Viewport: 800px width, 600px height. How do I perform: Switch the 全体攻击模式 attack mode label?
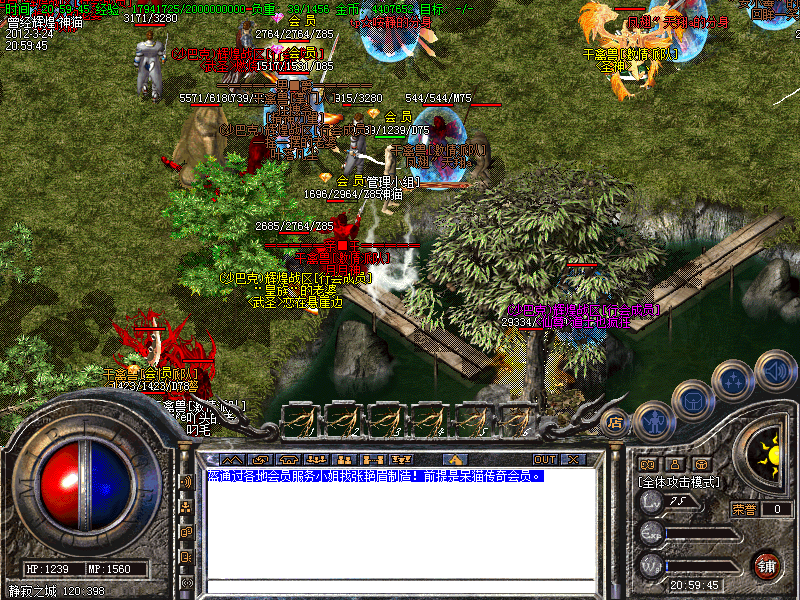click(680, 482)
